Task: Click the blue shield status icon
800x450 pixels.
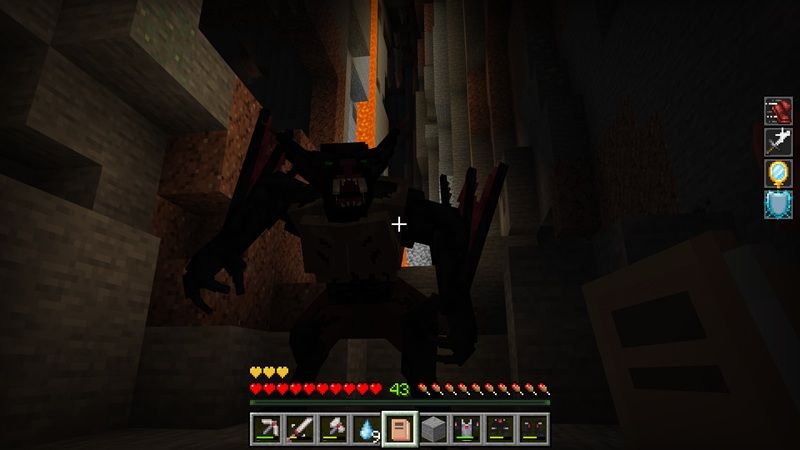Action: (x=778, y=203)
